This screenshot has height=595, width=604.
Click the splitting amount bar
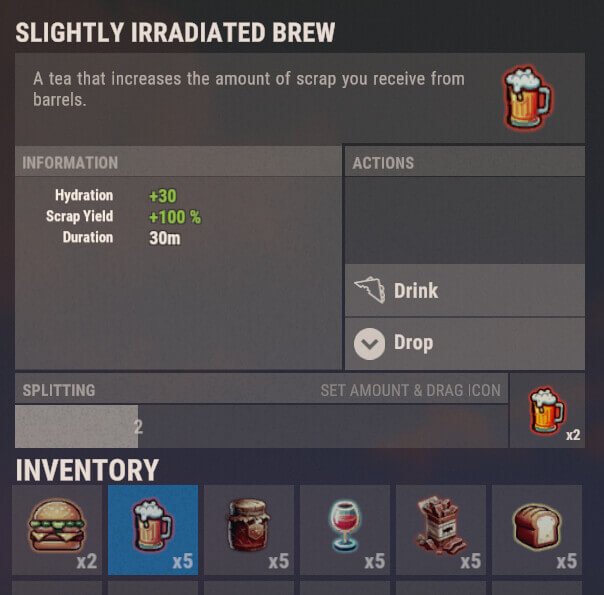point(261,426)
